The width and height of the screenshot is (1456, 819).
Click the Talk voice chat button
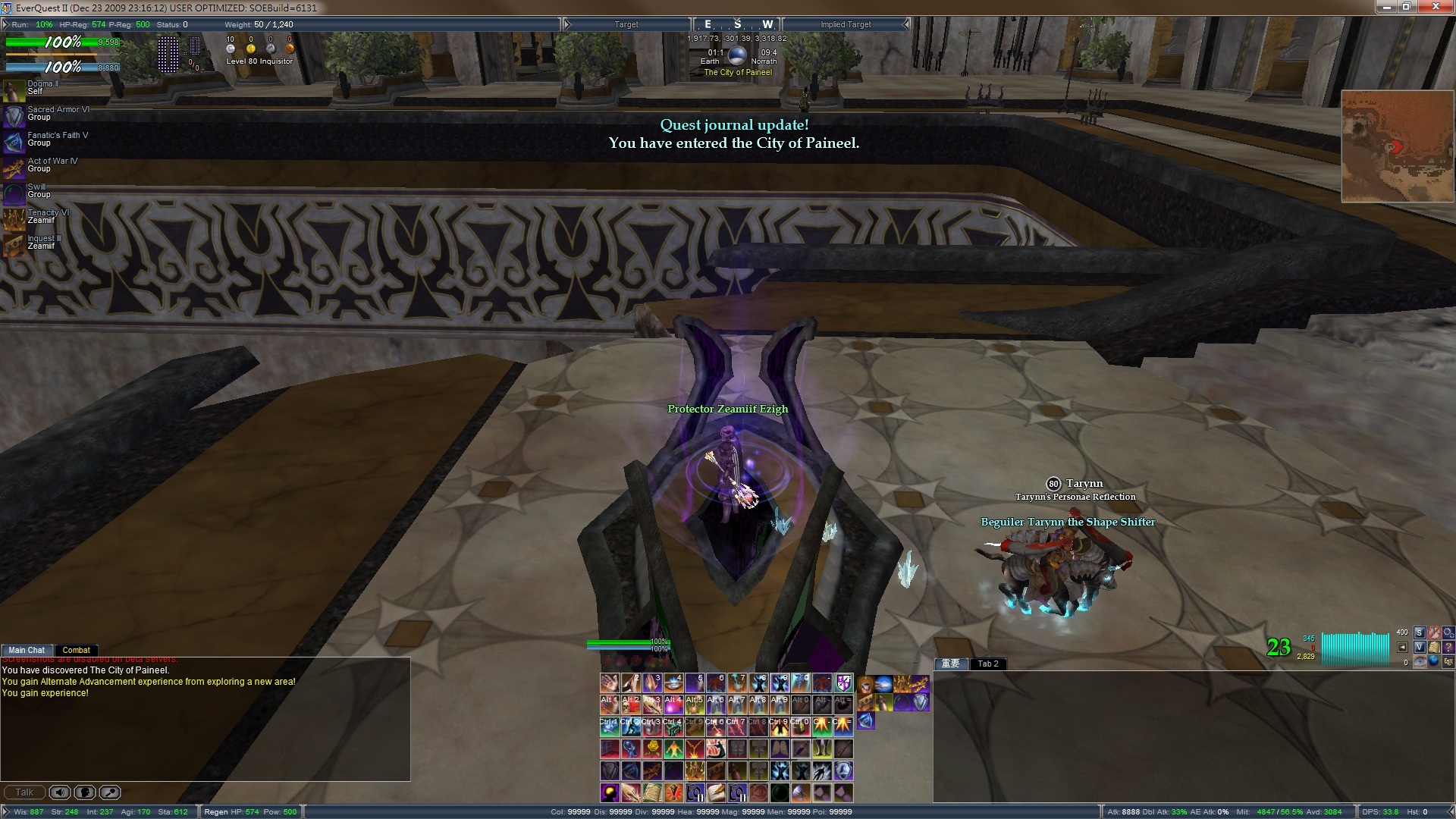24,792
